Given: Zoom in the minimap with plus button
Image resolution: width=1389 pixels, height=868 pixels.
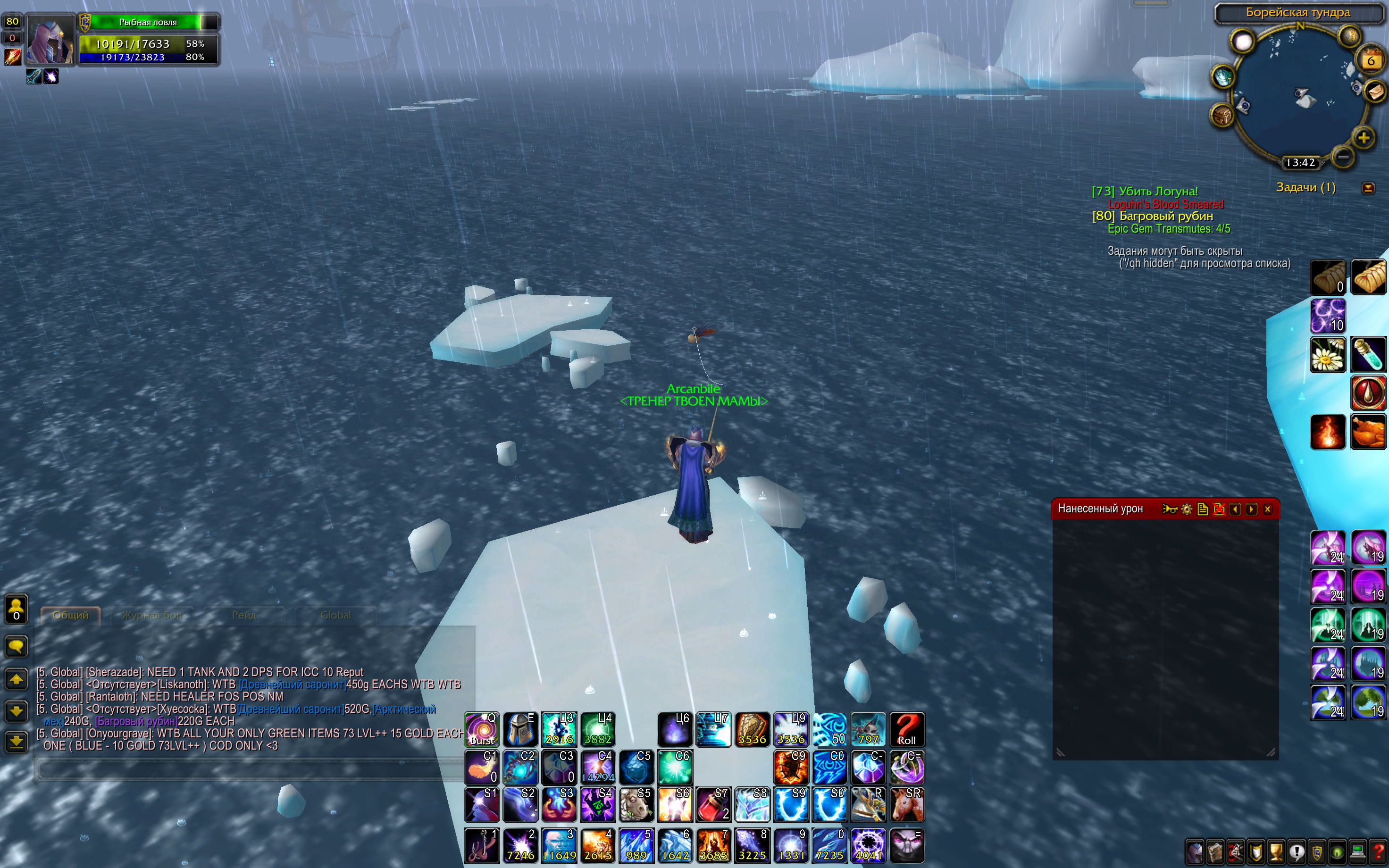Looking at the screenshot, I should [1363, 138].
